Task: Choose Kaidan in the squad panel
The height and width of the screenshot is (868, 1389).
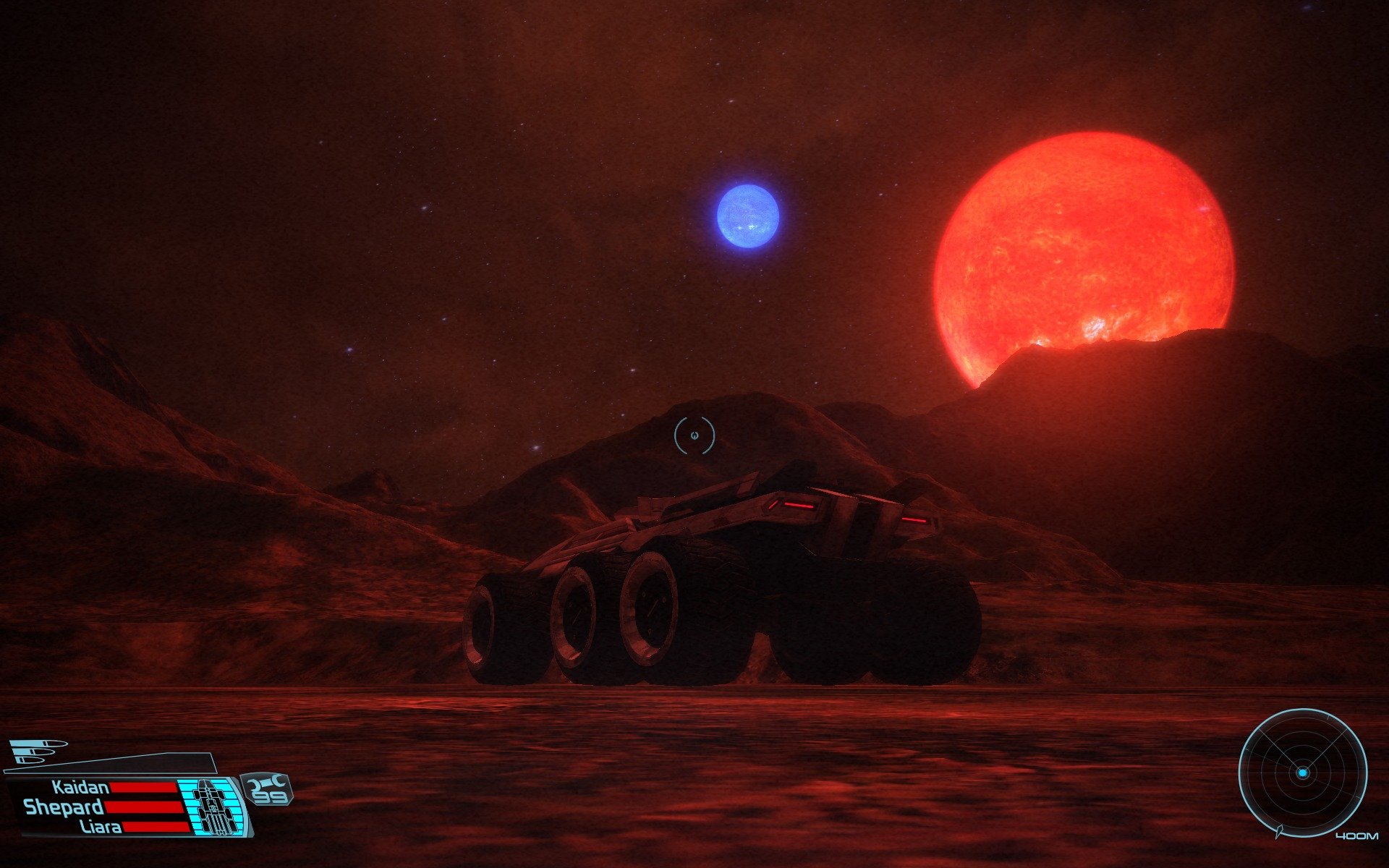Action: [x=80, y=787]
